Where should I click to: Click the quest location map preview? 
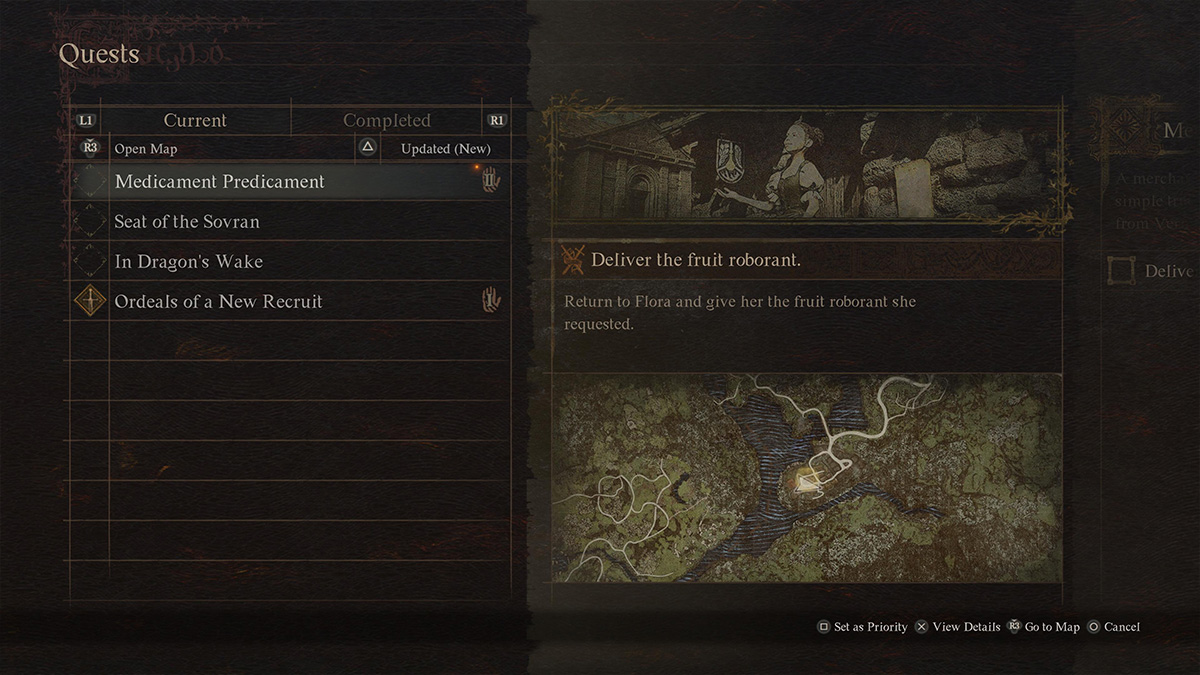click(806, 477)
